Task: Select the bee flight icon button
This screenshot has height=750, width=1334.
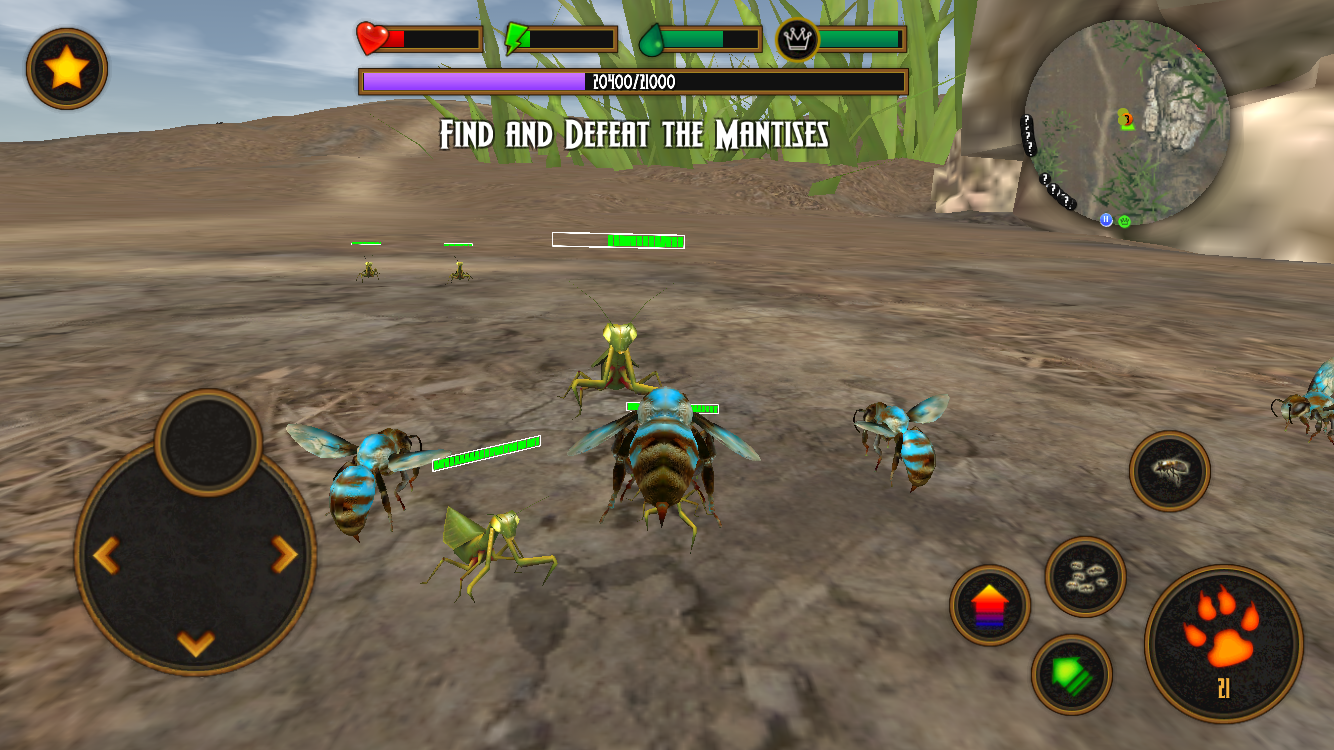Action: 1168,472
